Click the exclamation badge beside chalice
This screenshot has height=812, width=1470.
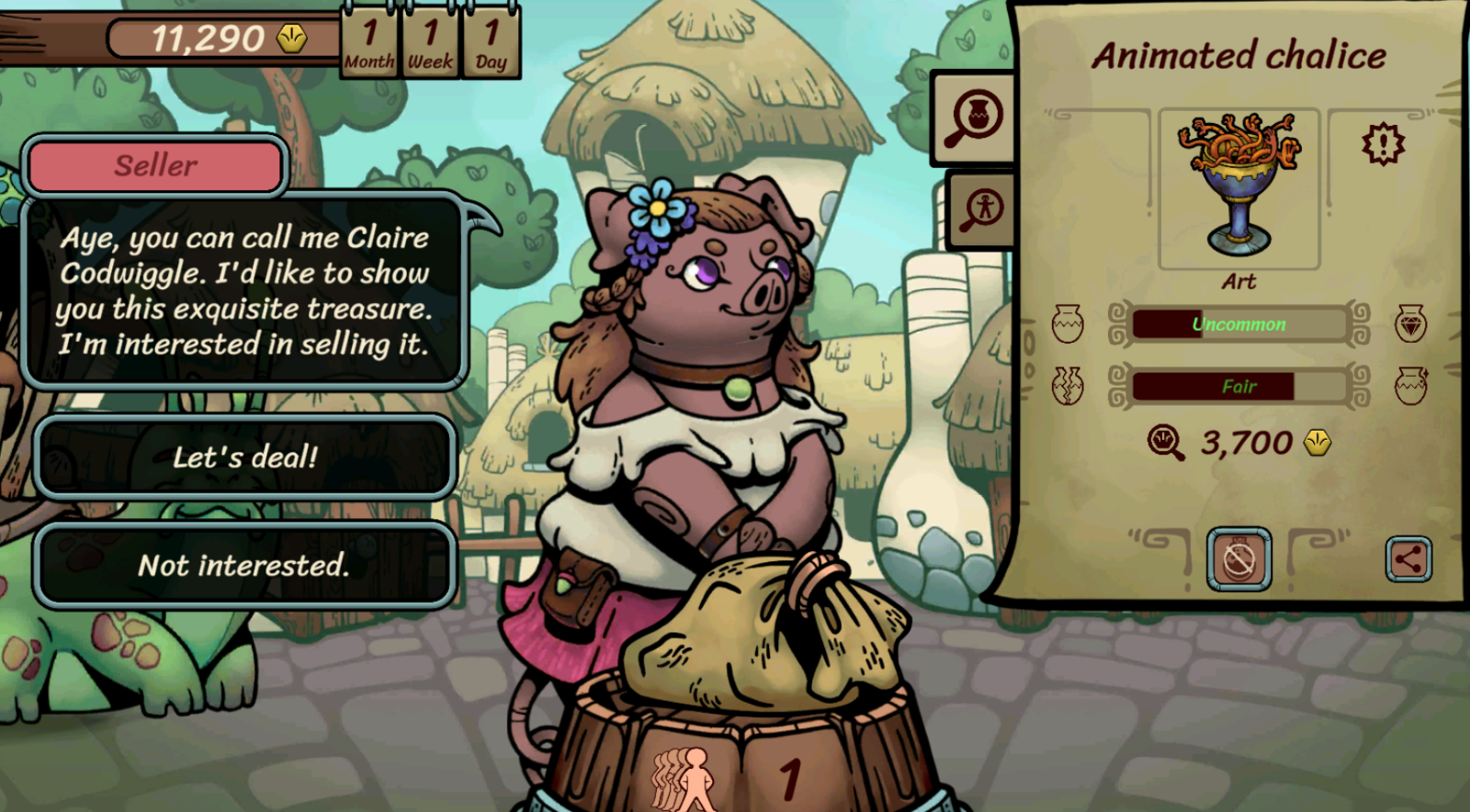point(1383,144)
